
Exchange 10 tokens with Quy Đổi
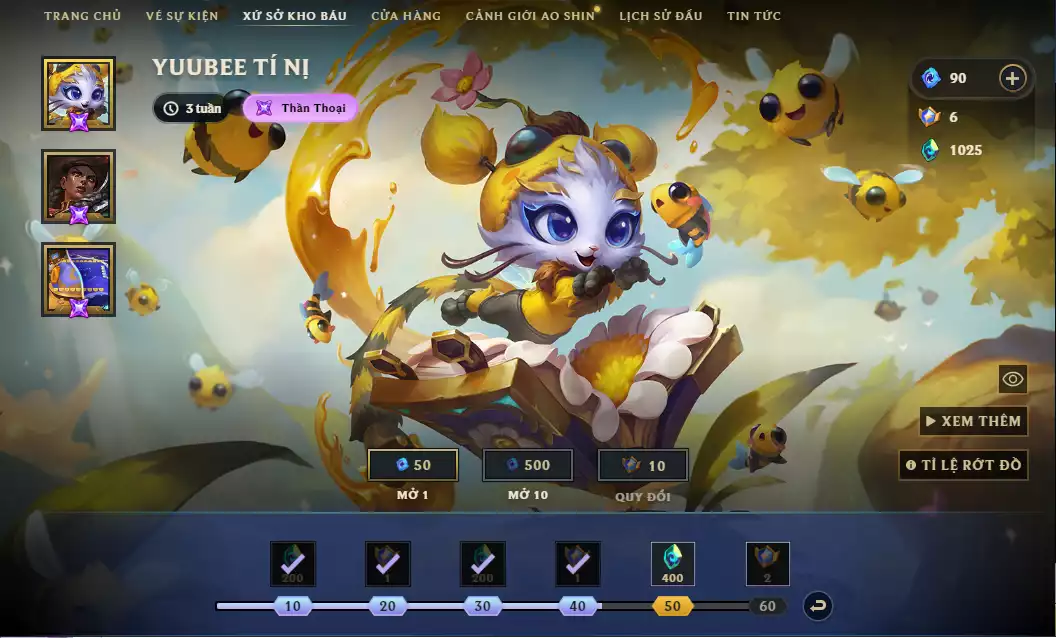643,465
